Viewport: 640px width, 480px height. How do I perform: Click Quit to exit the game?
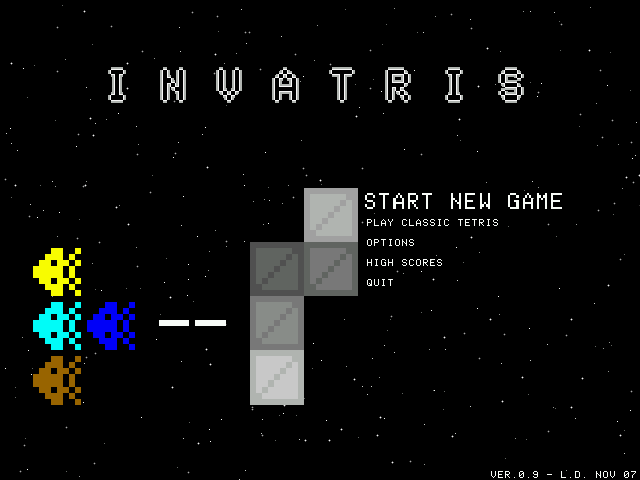click(380, 283)
